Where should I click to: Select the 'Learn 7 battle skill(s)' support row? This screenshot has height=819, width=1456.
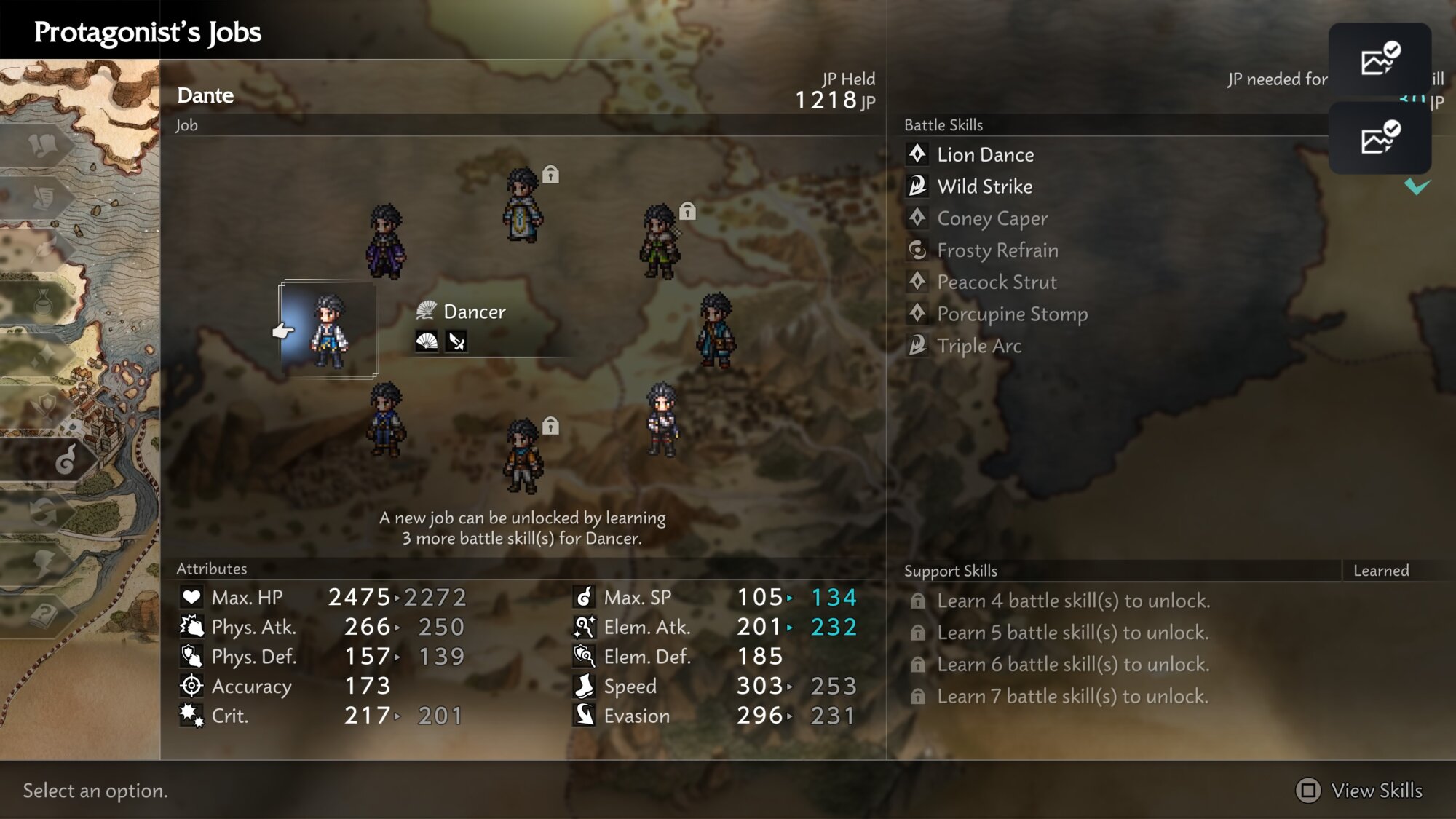coord(1072,697)
